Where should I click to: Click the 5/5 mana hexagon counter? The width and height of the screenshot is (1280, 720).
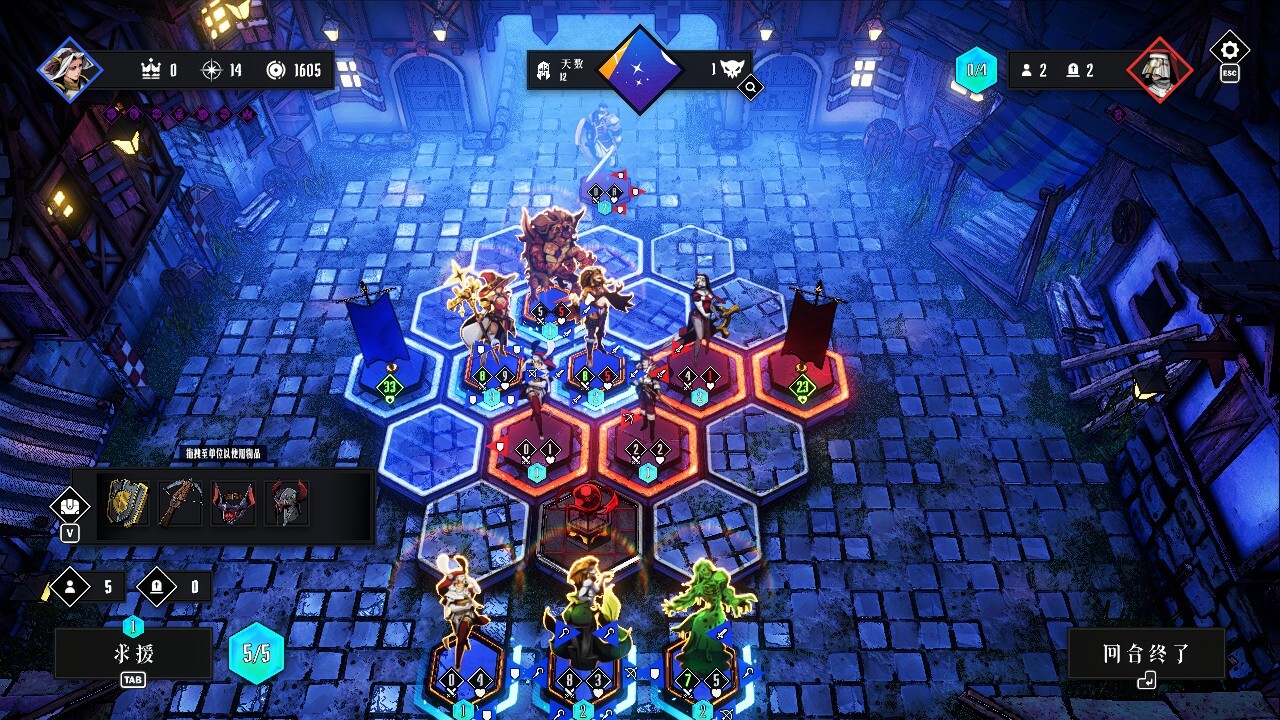pos(256,651)
